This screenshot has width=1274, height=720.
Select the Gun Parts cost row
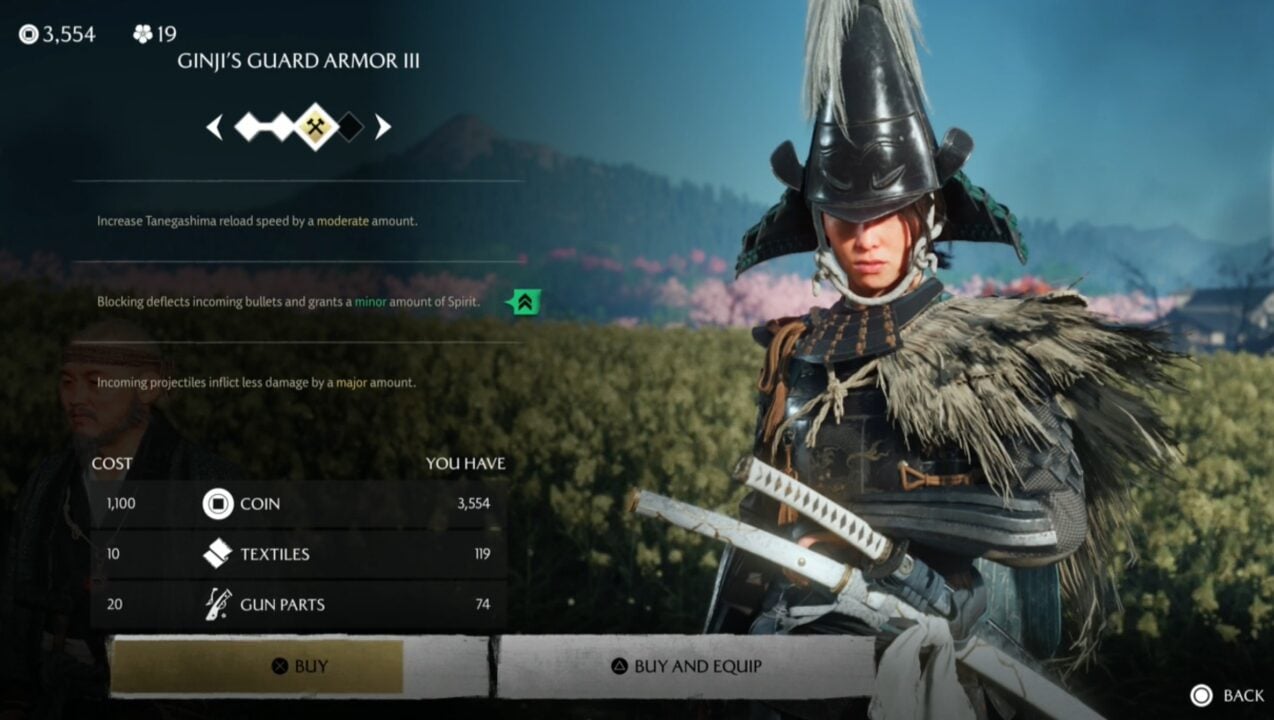pyautogui.click(x=298, y=604)
